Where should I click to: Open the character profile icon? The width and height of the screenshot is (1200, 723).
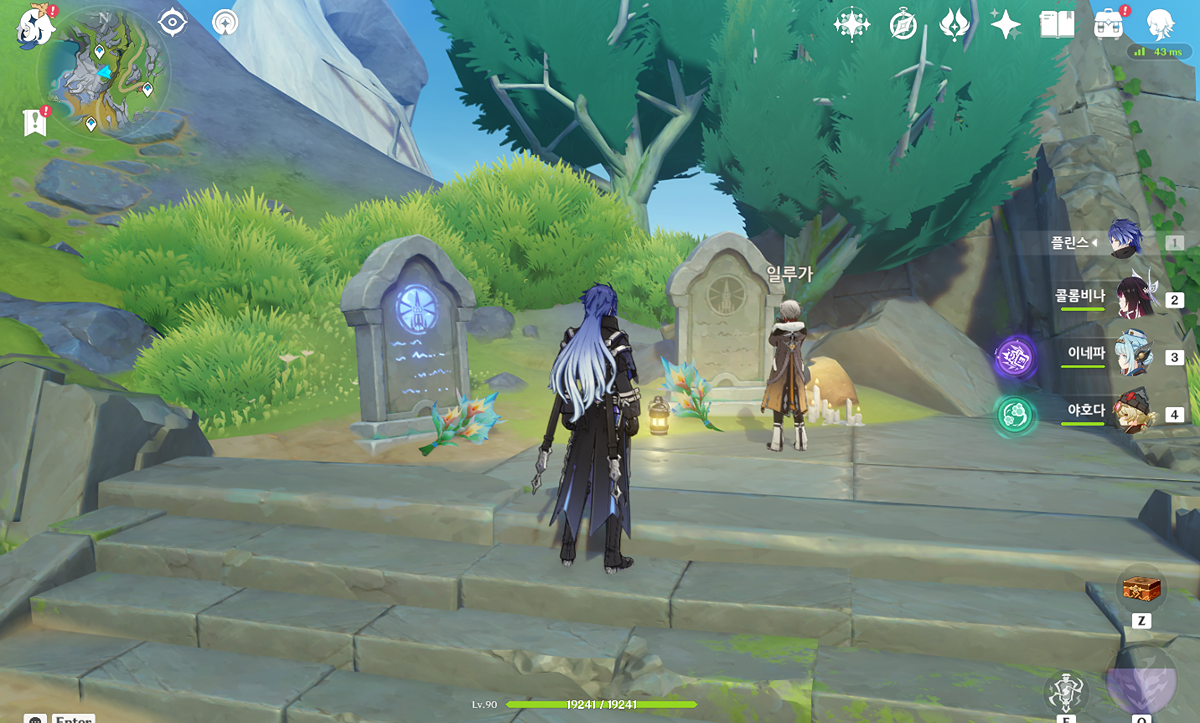[1161, 24]
